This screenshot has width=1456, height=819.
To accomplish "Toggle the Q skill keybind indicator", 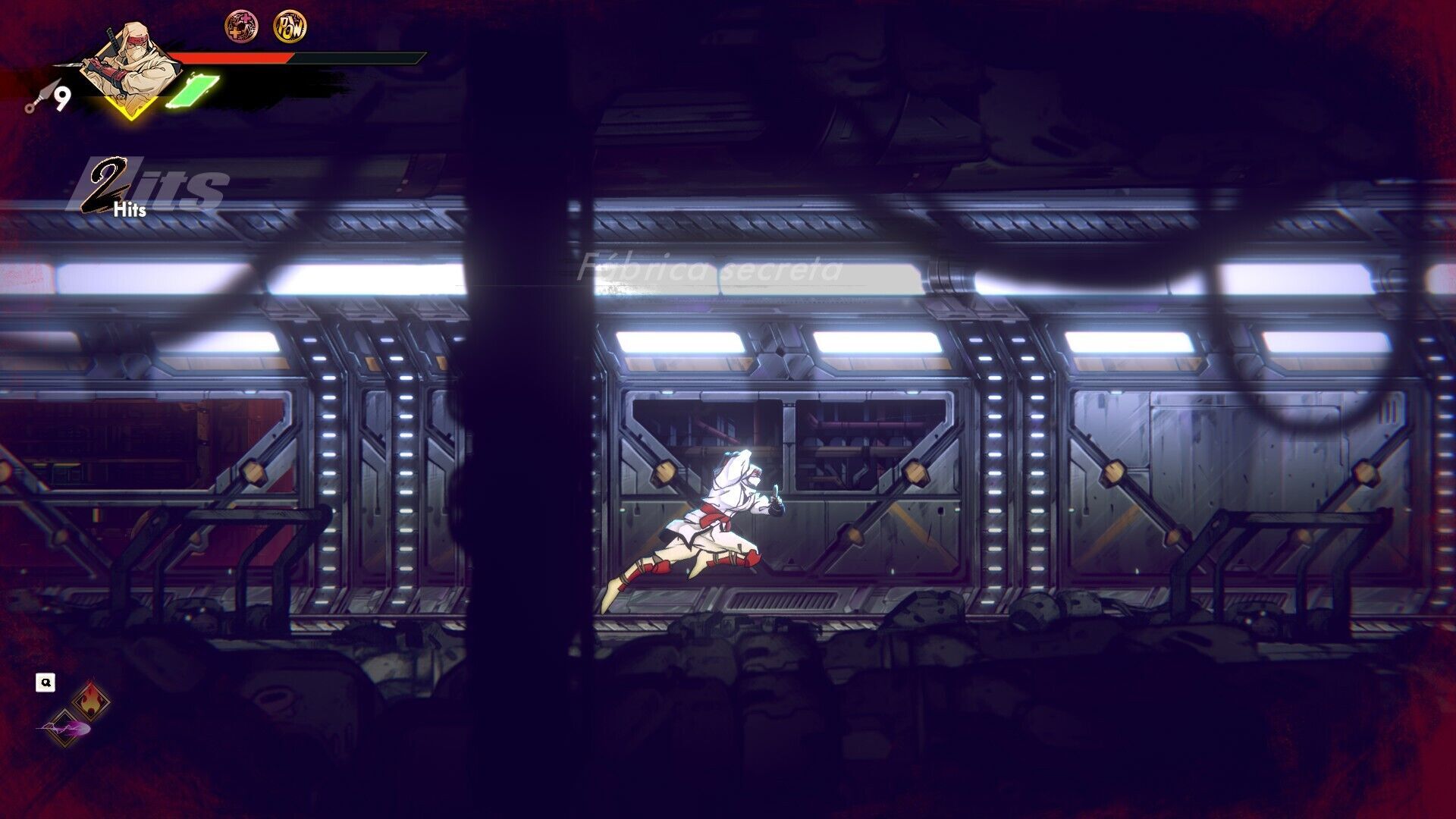I will [47, 681].
